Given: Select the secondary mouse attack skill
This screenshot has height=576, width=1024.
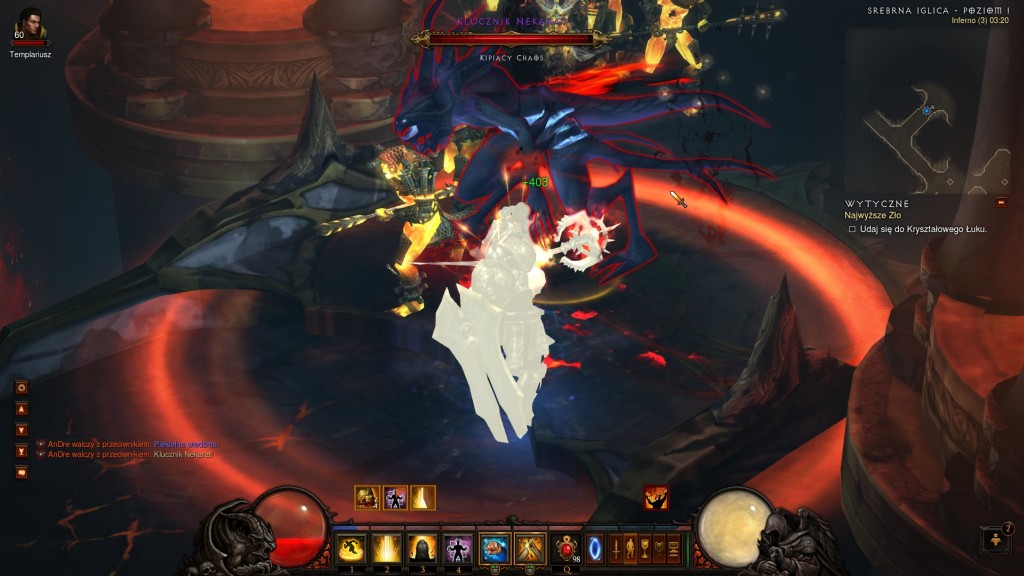Looking at the screenshot, I should [529, 548].
